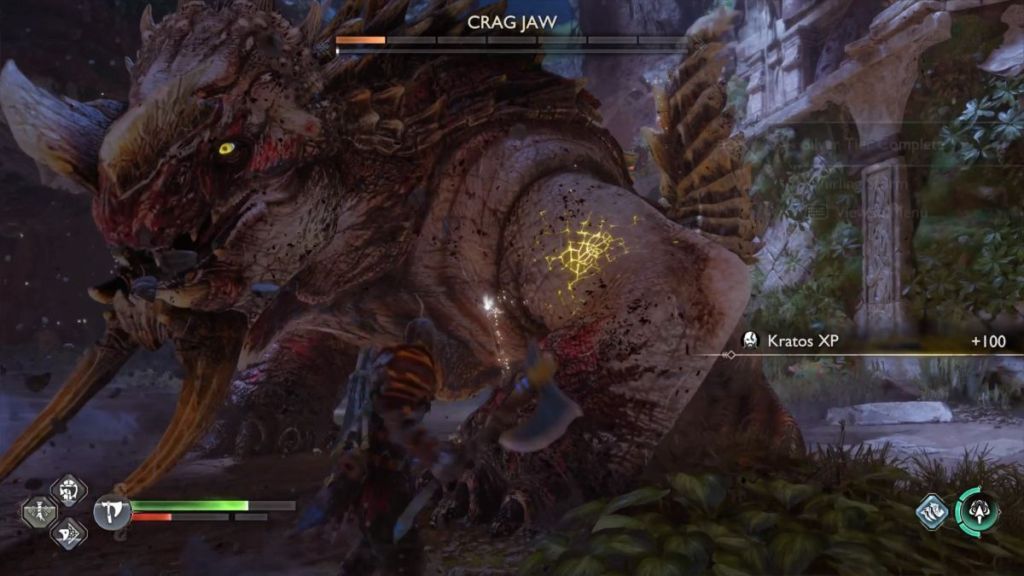Screen dimensions: 1024x576
Task: Click the Kratos XP +100 notification
Action: 872,342
